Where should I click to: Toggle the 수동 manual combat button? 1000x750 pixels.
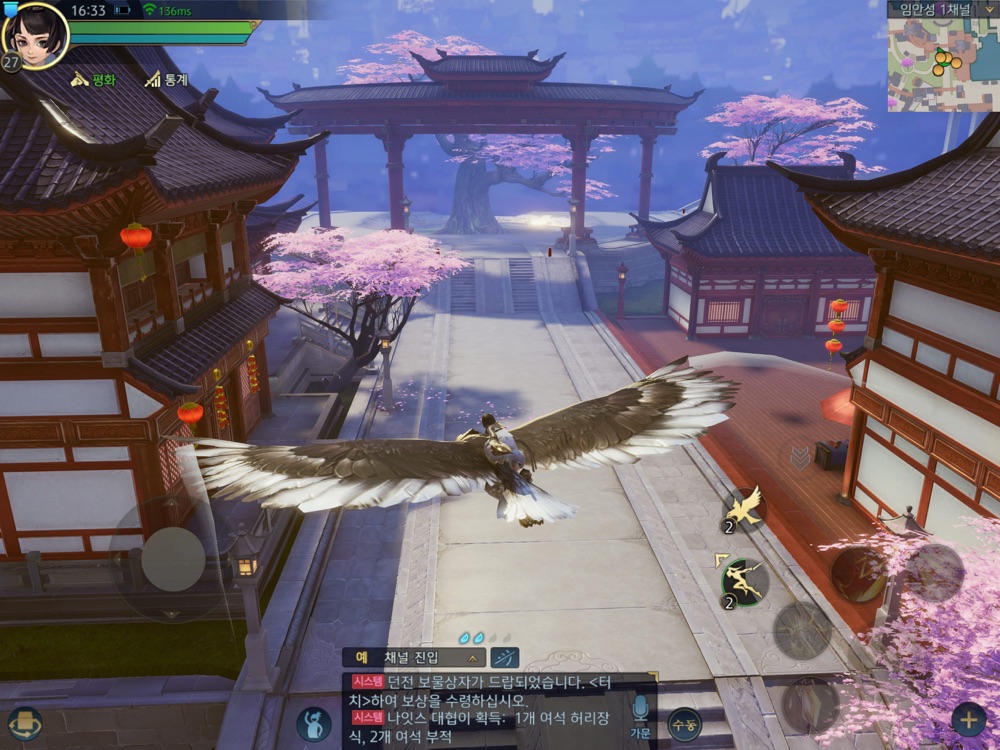[684, 723]
